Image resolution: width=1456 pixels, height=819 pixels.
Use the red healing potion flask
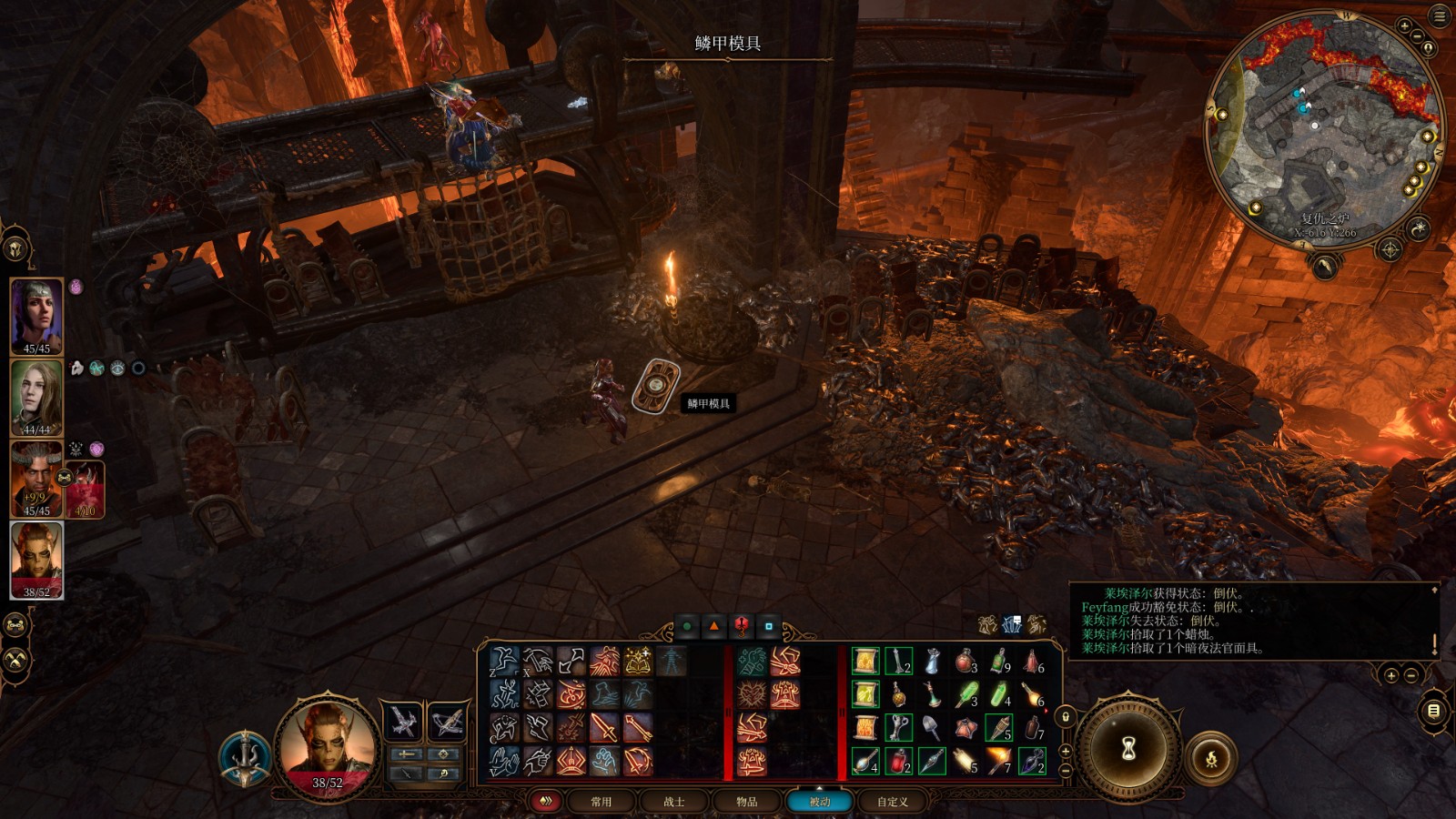coord(898,760)
